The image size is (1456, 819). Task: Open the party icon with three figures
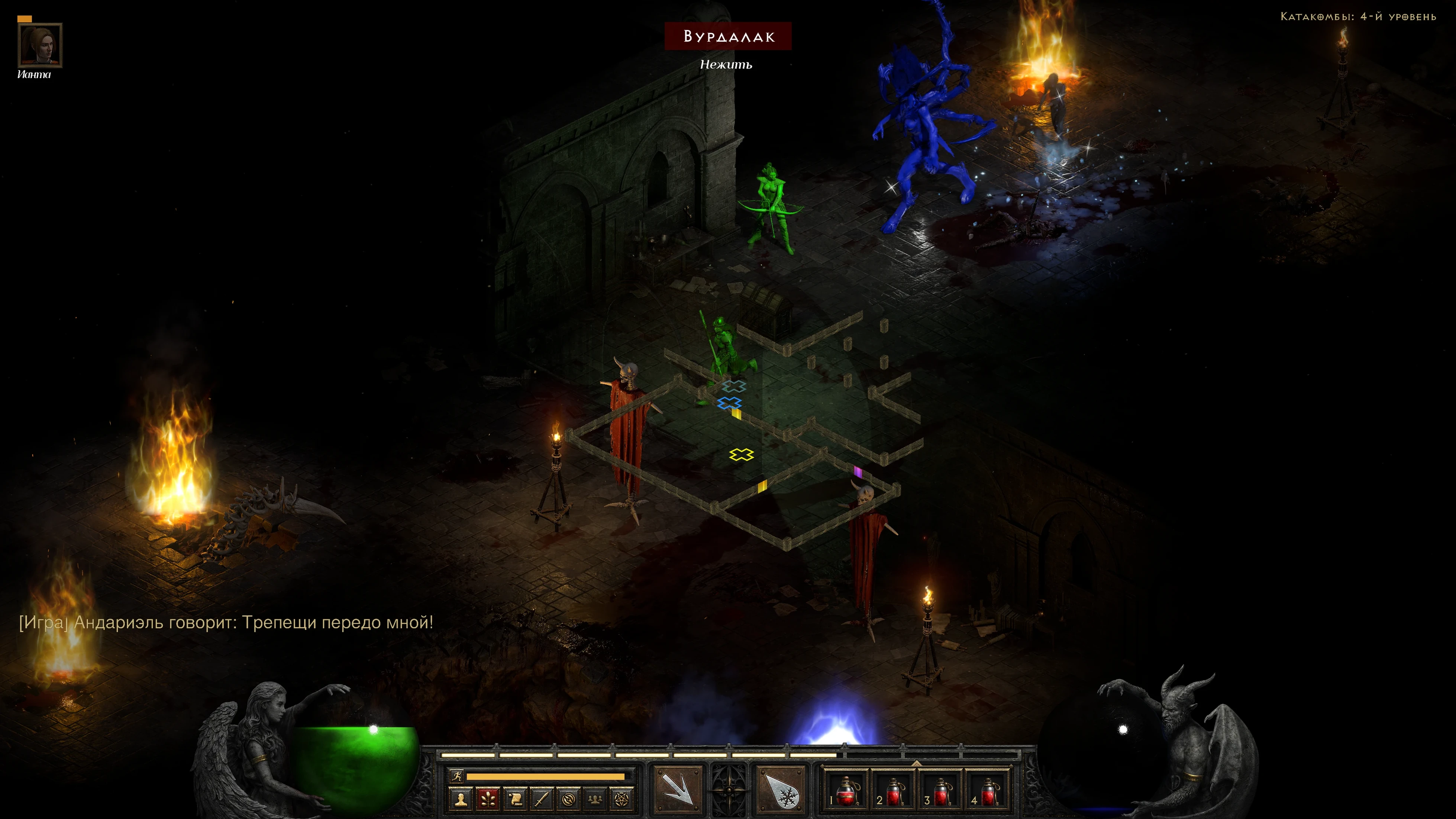click(595, 799)
